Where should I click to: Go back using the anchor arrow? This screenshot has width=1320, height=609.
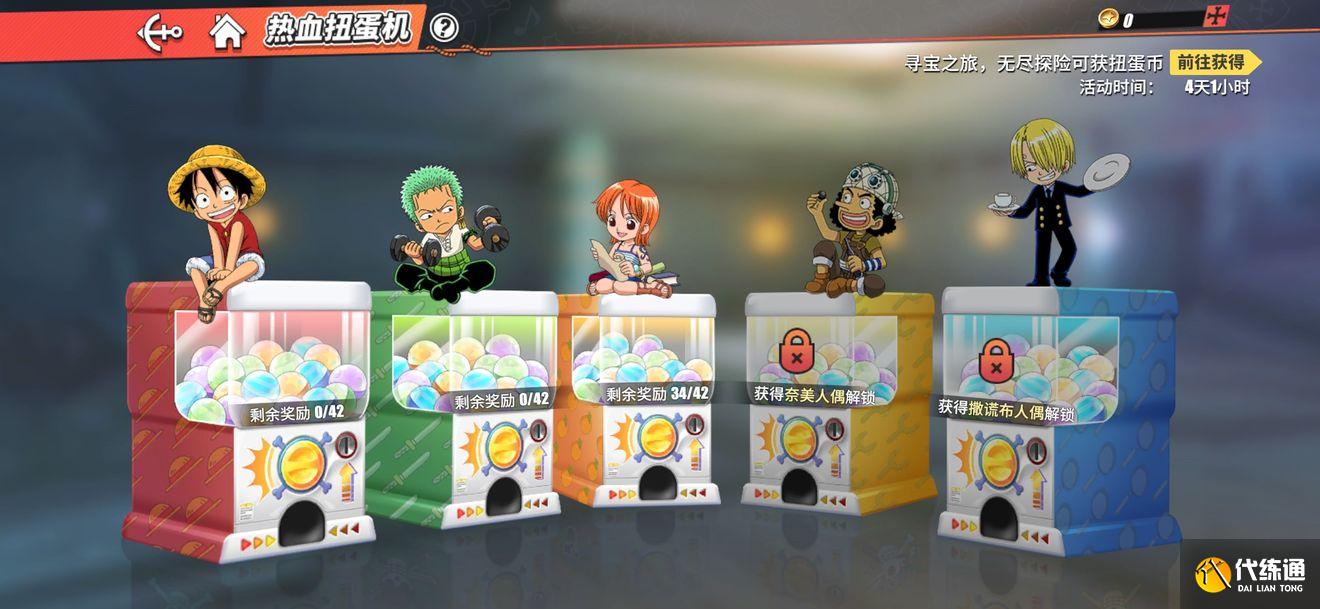160,32
